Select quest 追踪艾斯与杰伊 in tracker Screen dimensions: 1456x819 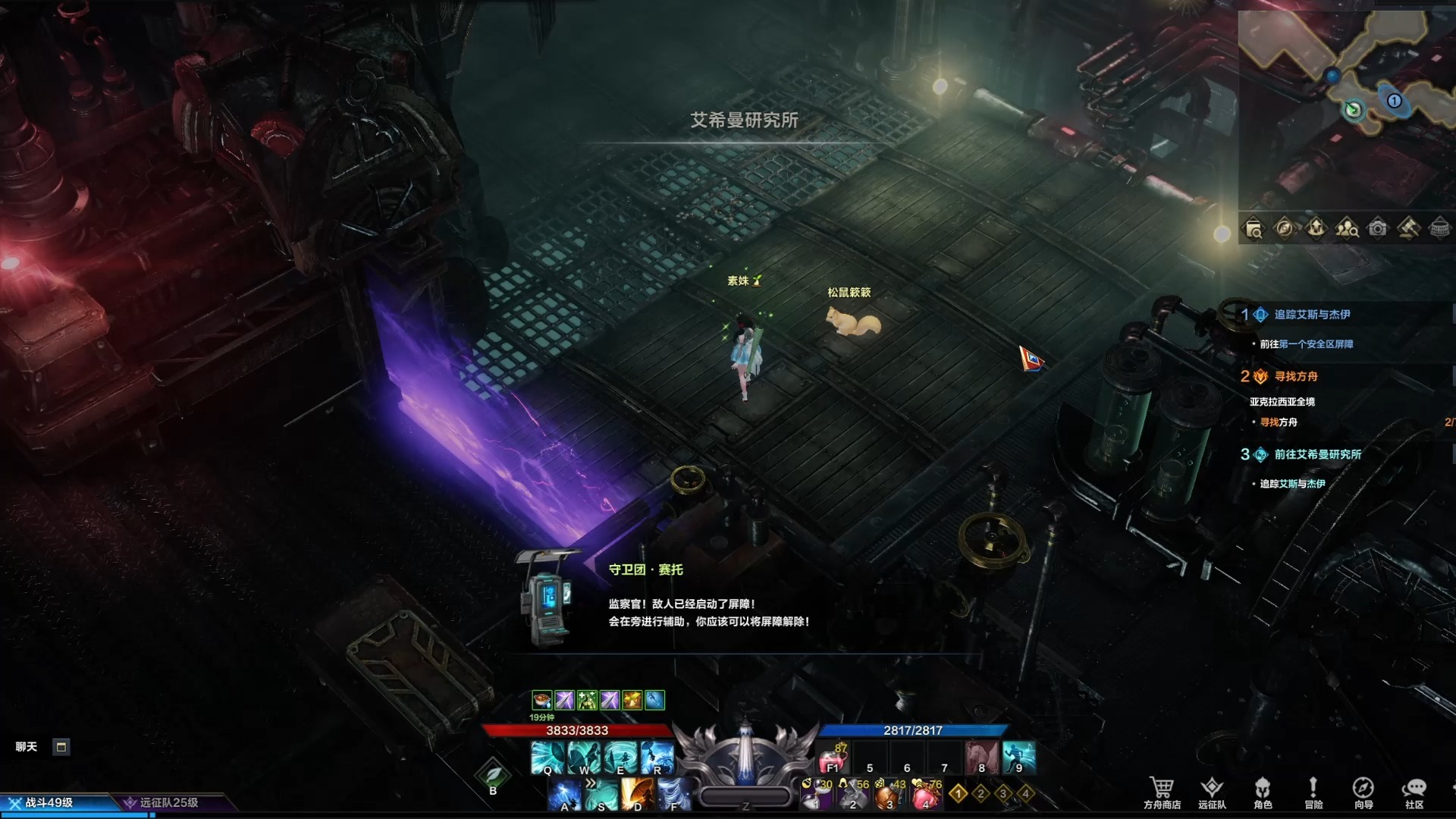pos(1312,315)
